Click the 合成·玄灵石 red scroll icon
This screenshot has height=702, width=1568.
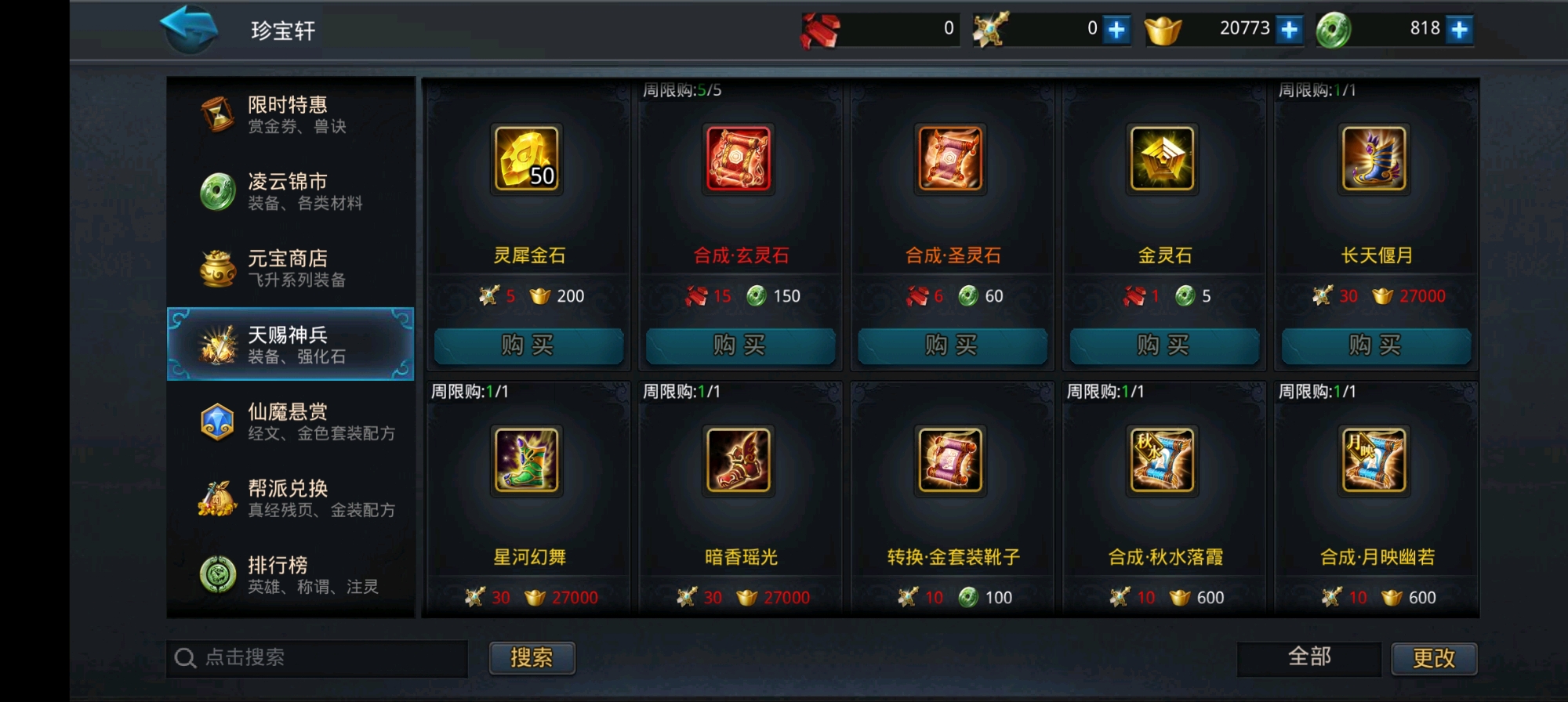pos(739,160)
